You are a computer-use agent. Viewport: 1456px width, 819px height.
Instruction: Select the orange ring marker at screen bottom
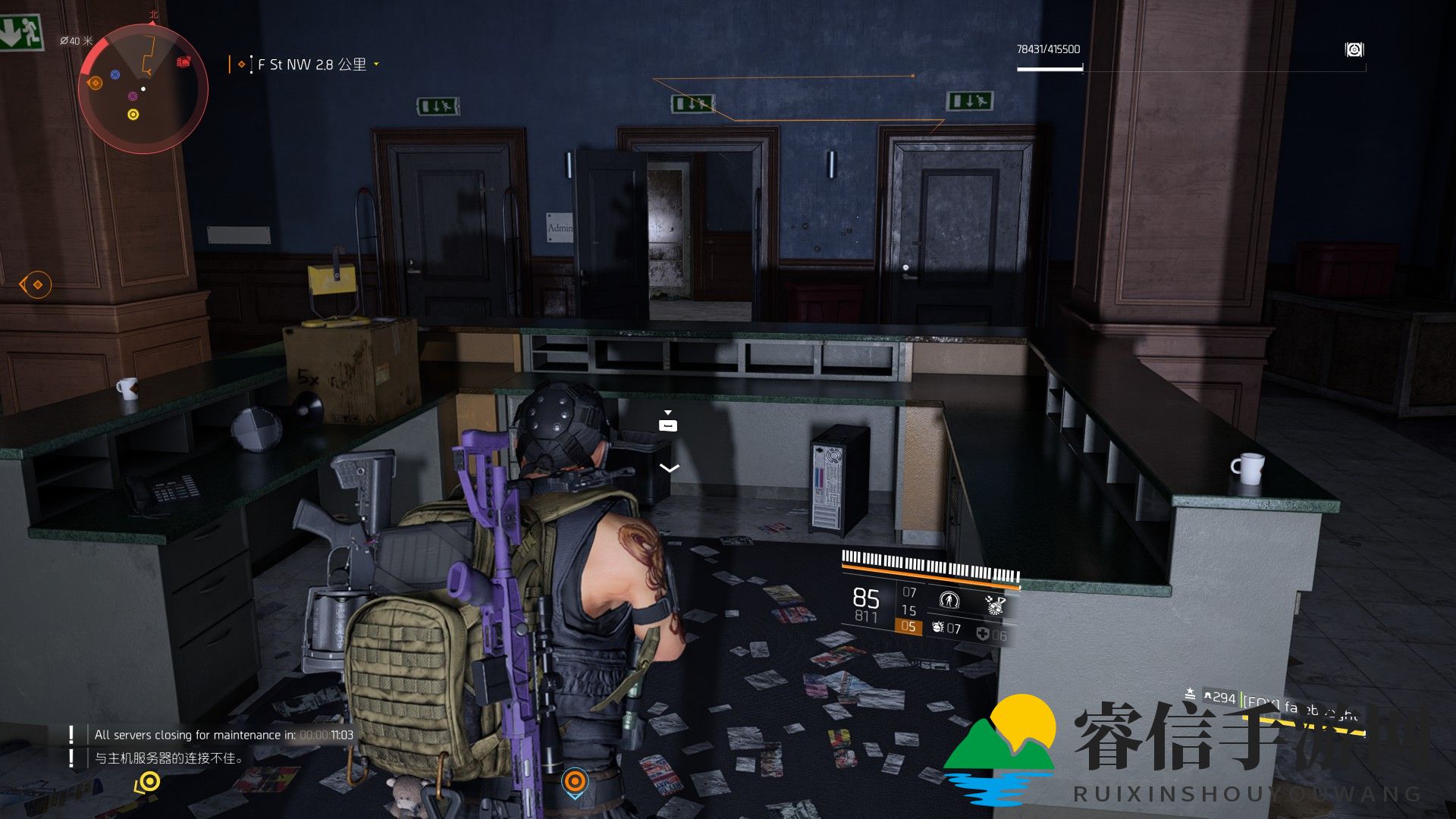pos(575,781)
